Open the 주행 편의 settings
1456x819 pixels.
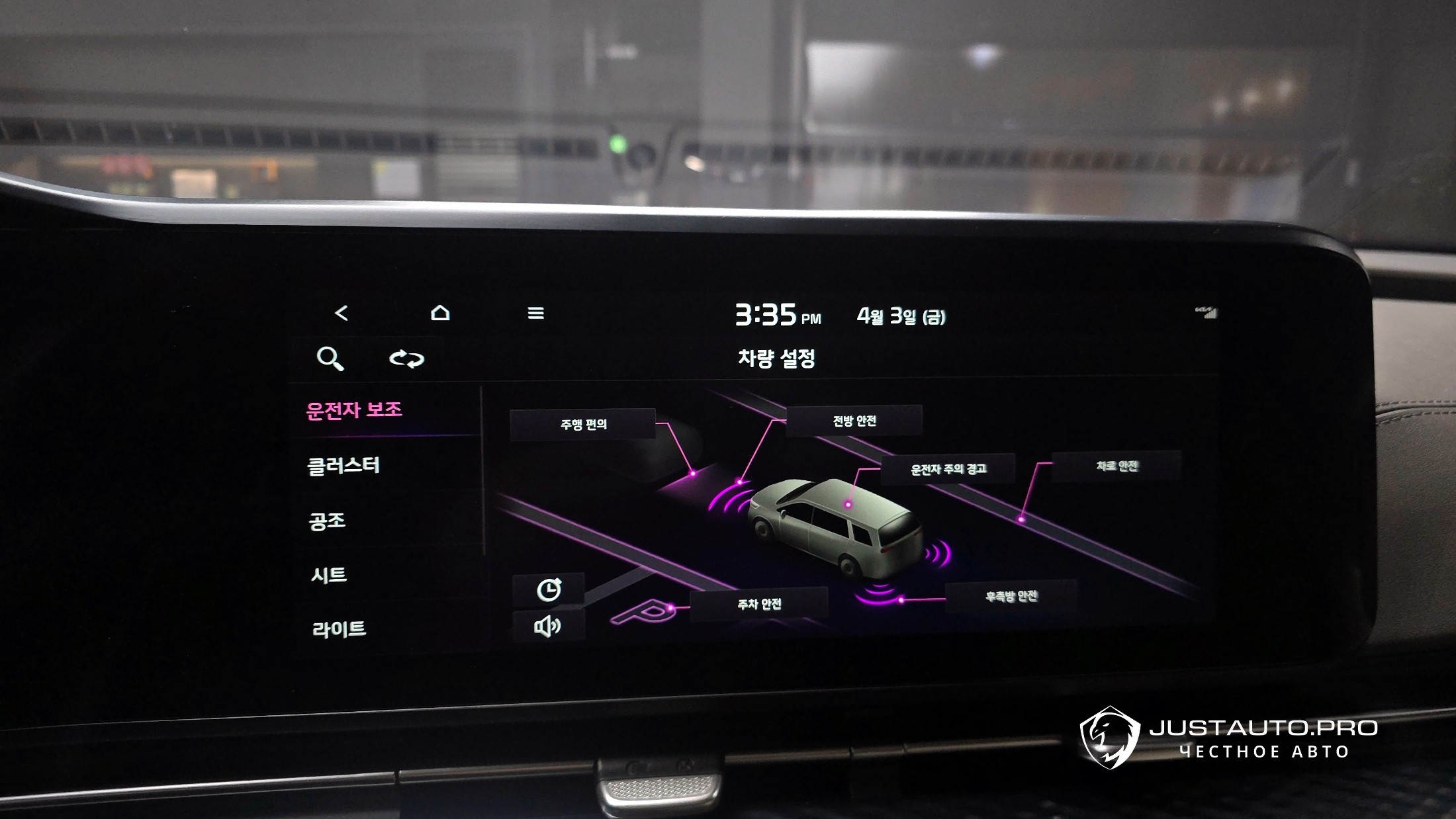pos(583,424)
